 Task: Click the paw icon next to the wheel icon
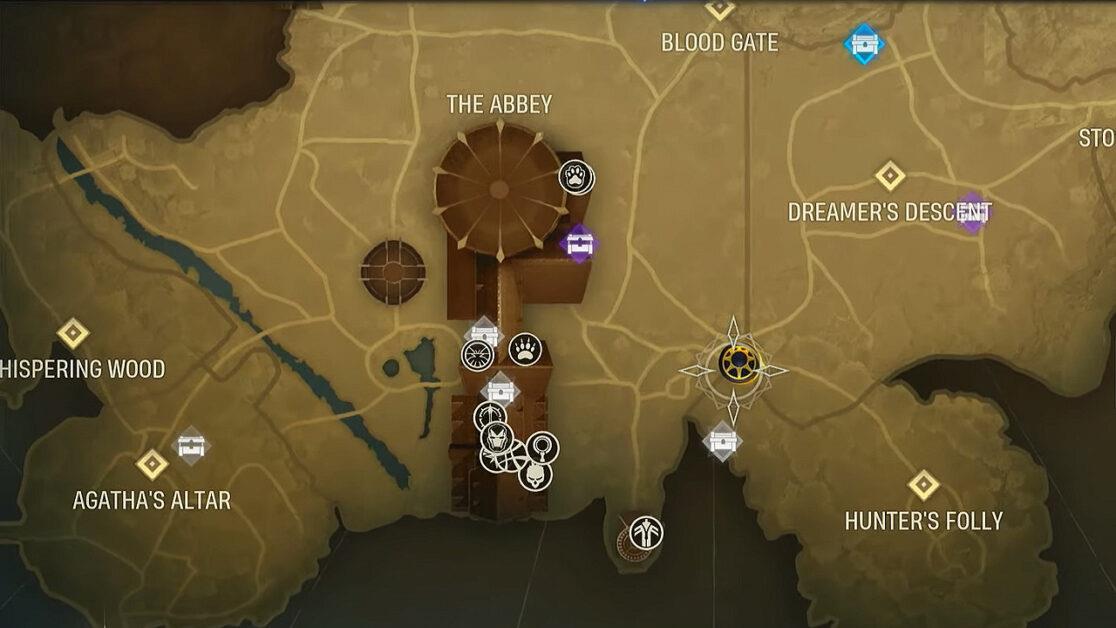point(524,349)
